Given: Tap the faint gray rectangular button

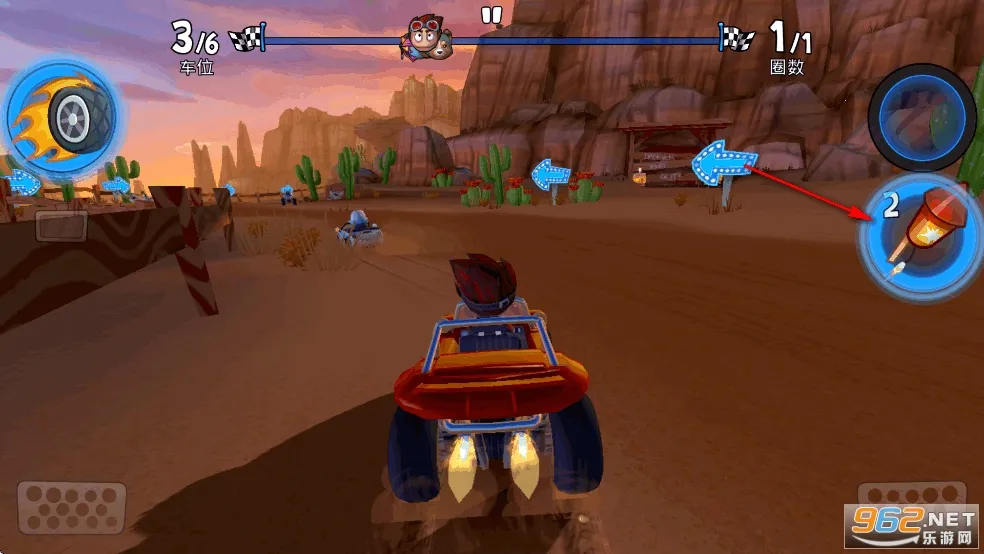Looking at the screenshot, I should click(61, 225).
